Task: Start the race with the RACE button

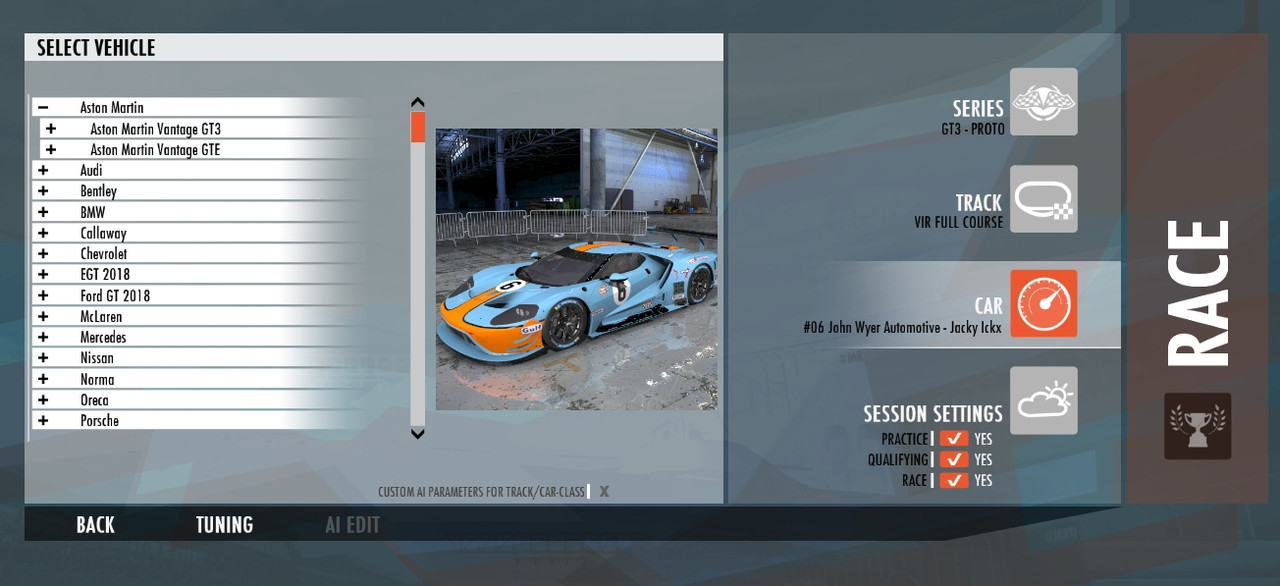Action: 1197,293
